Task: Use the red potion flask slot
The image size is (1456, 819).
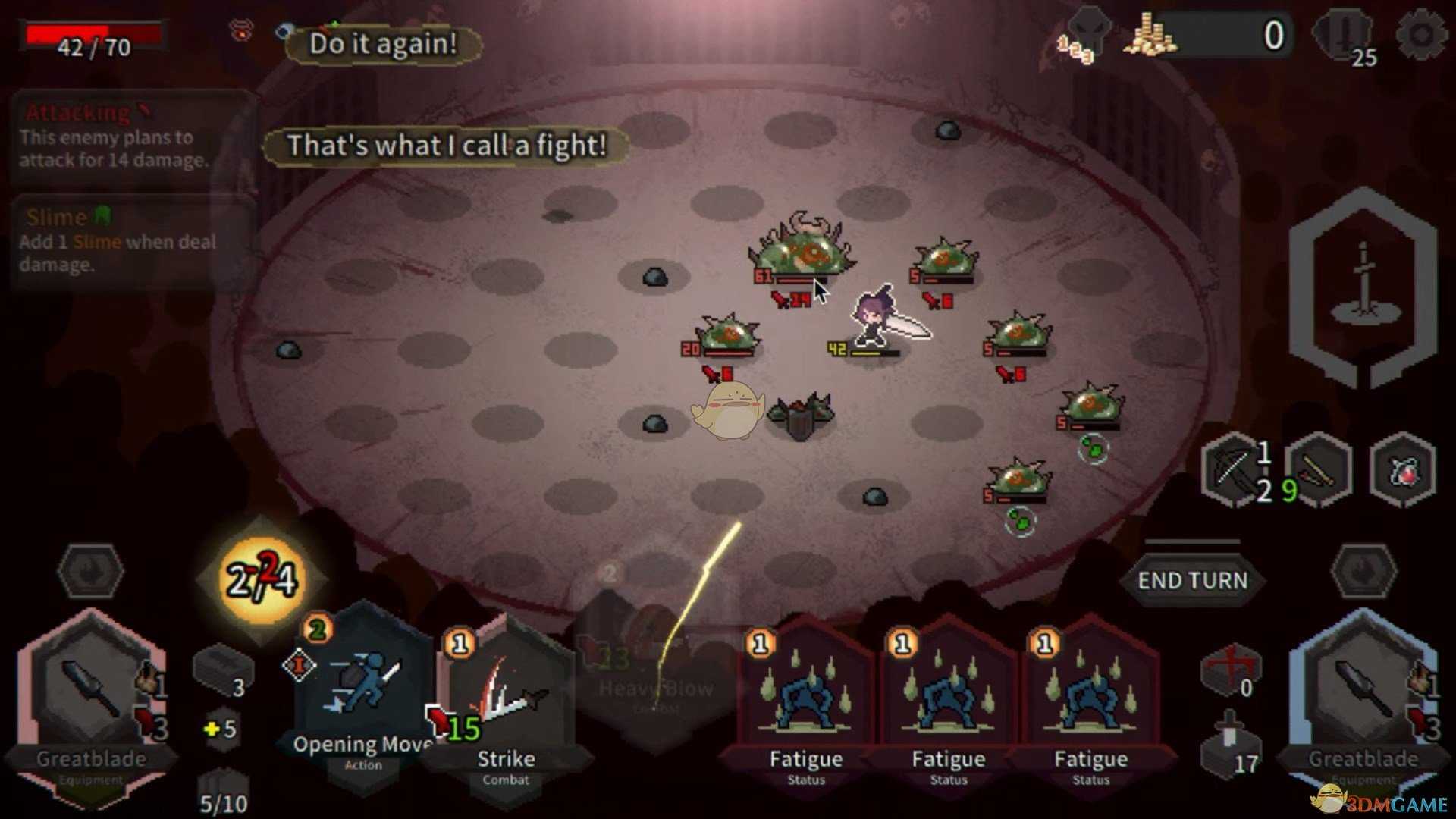Action: pos(1403,470)
